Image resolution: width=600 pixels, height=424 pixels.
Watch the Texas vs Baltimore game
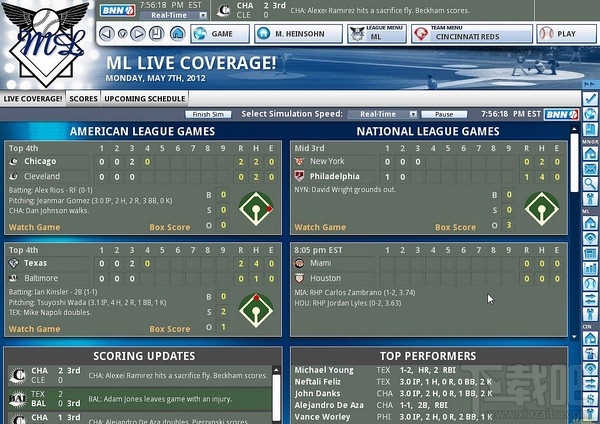(x=34, y=329)
